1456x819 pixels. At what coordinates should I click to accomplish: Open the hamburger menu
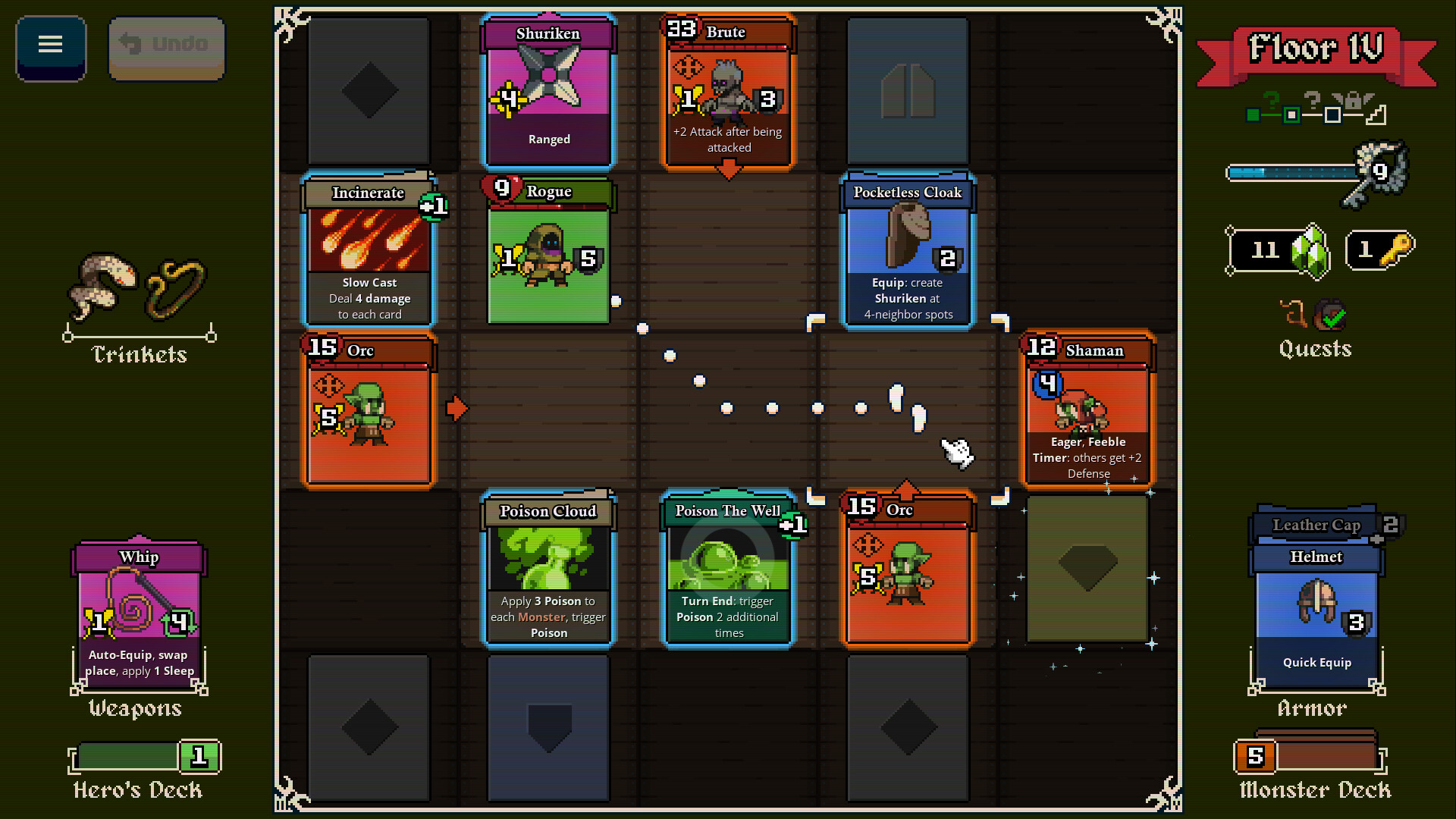pos(50,45)
